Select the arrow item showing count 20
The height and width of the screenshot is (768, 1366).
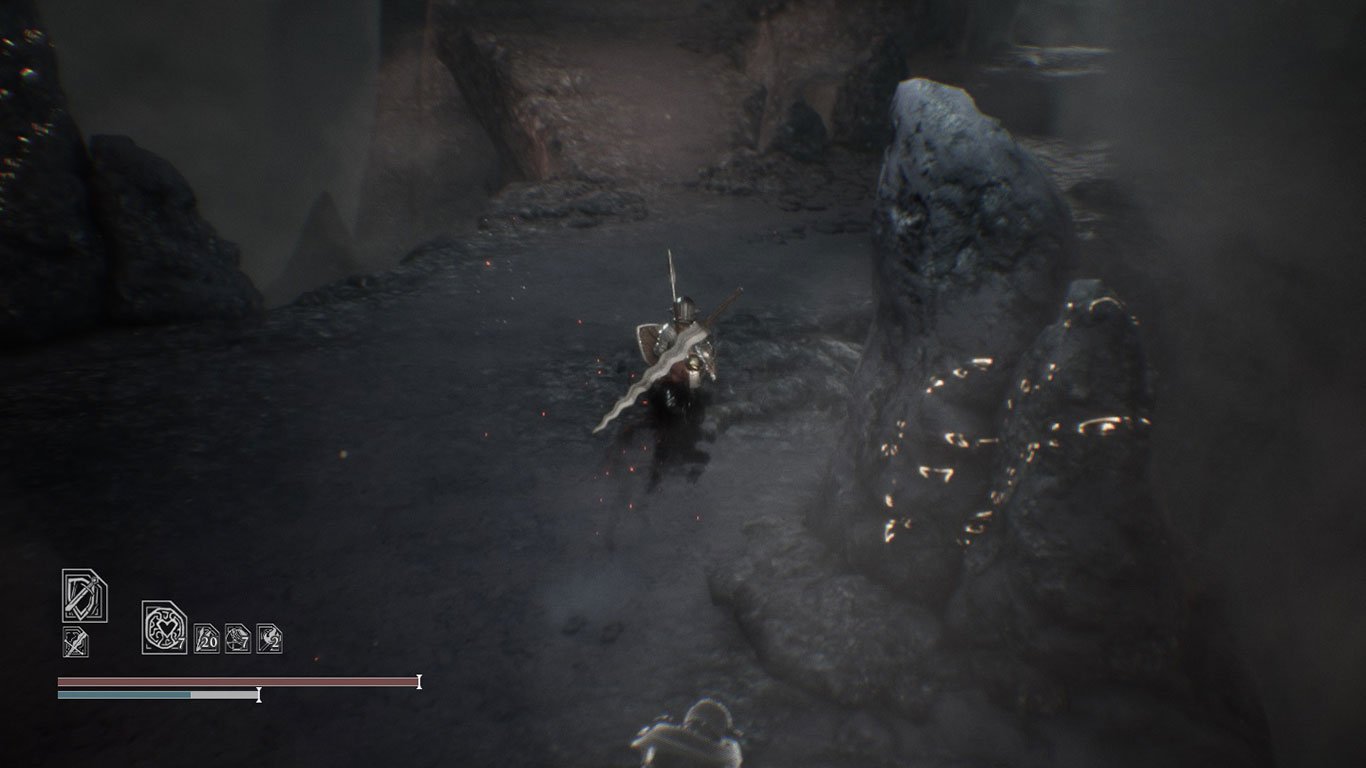[207, 639]
